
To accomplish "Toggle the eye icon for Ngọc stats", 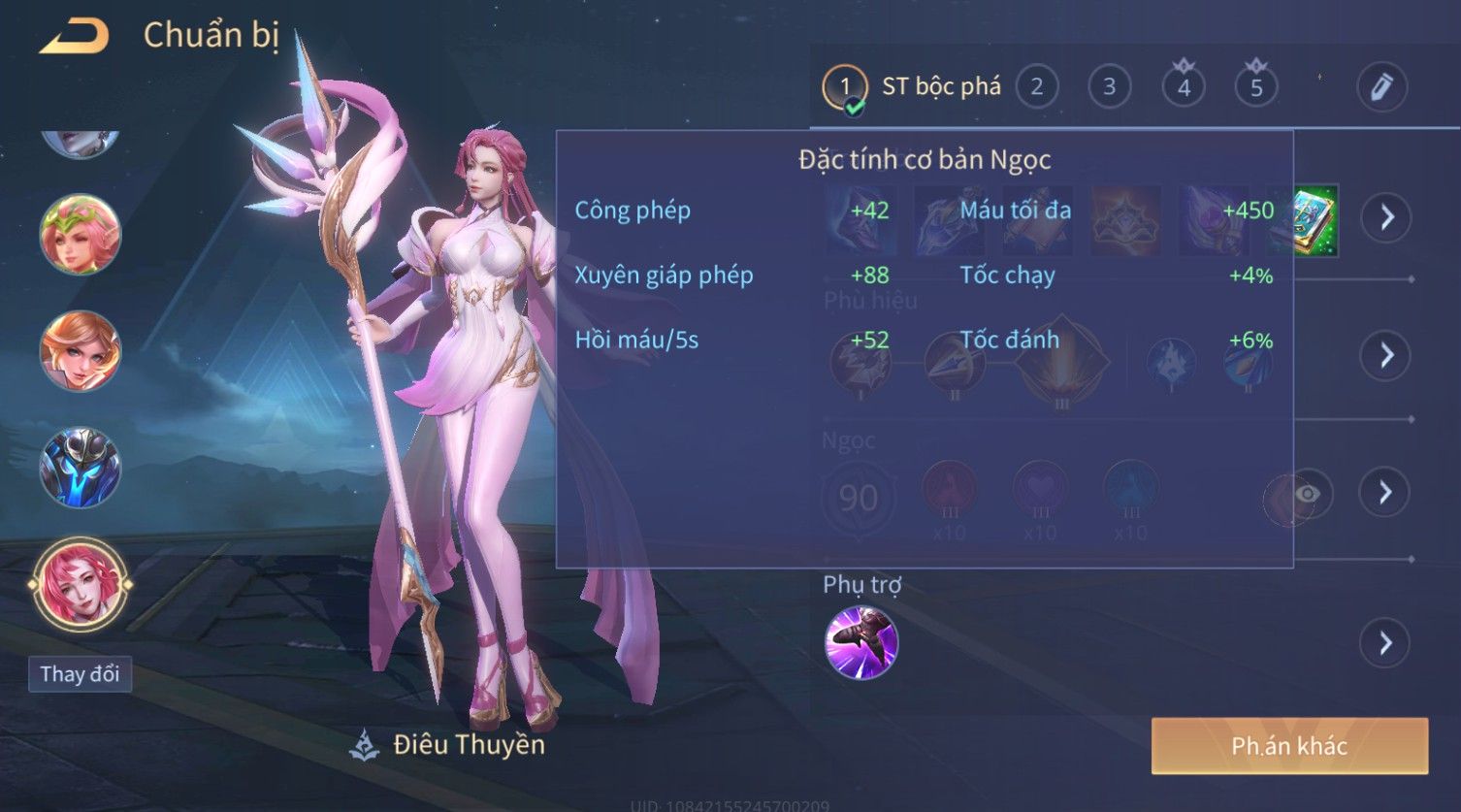I will (1307, 494).
